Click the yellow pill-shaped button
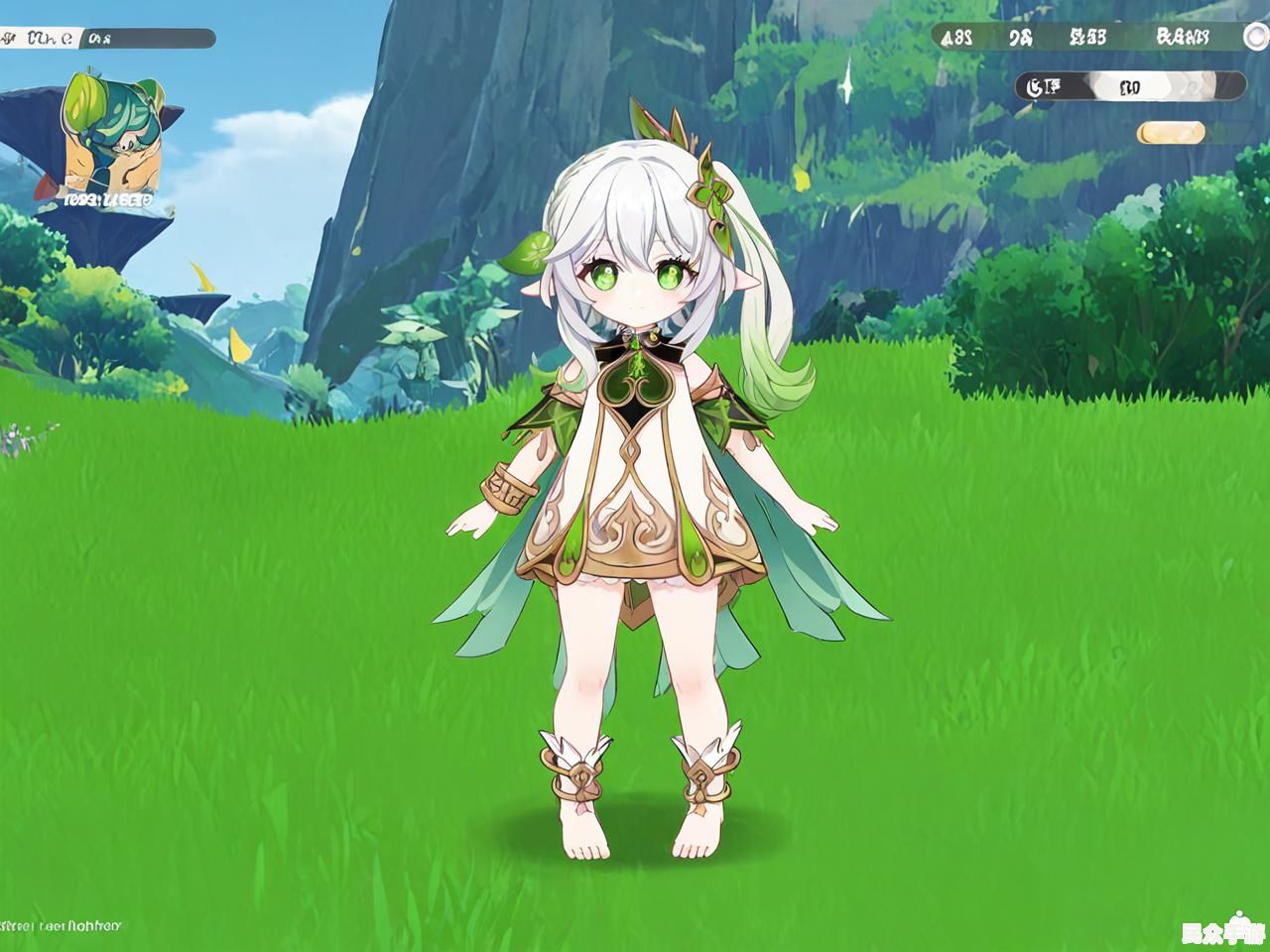1270x952 pixels. click(1171, 132)
